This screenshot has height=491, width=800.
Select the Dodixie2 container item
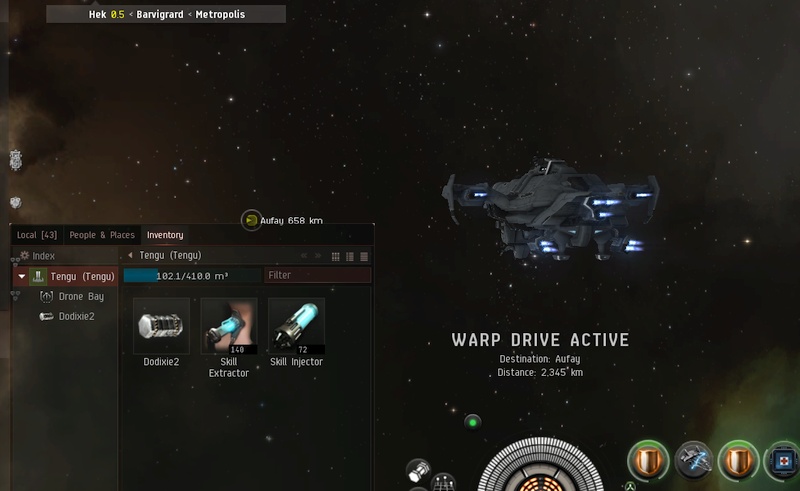point(161,326)
